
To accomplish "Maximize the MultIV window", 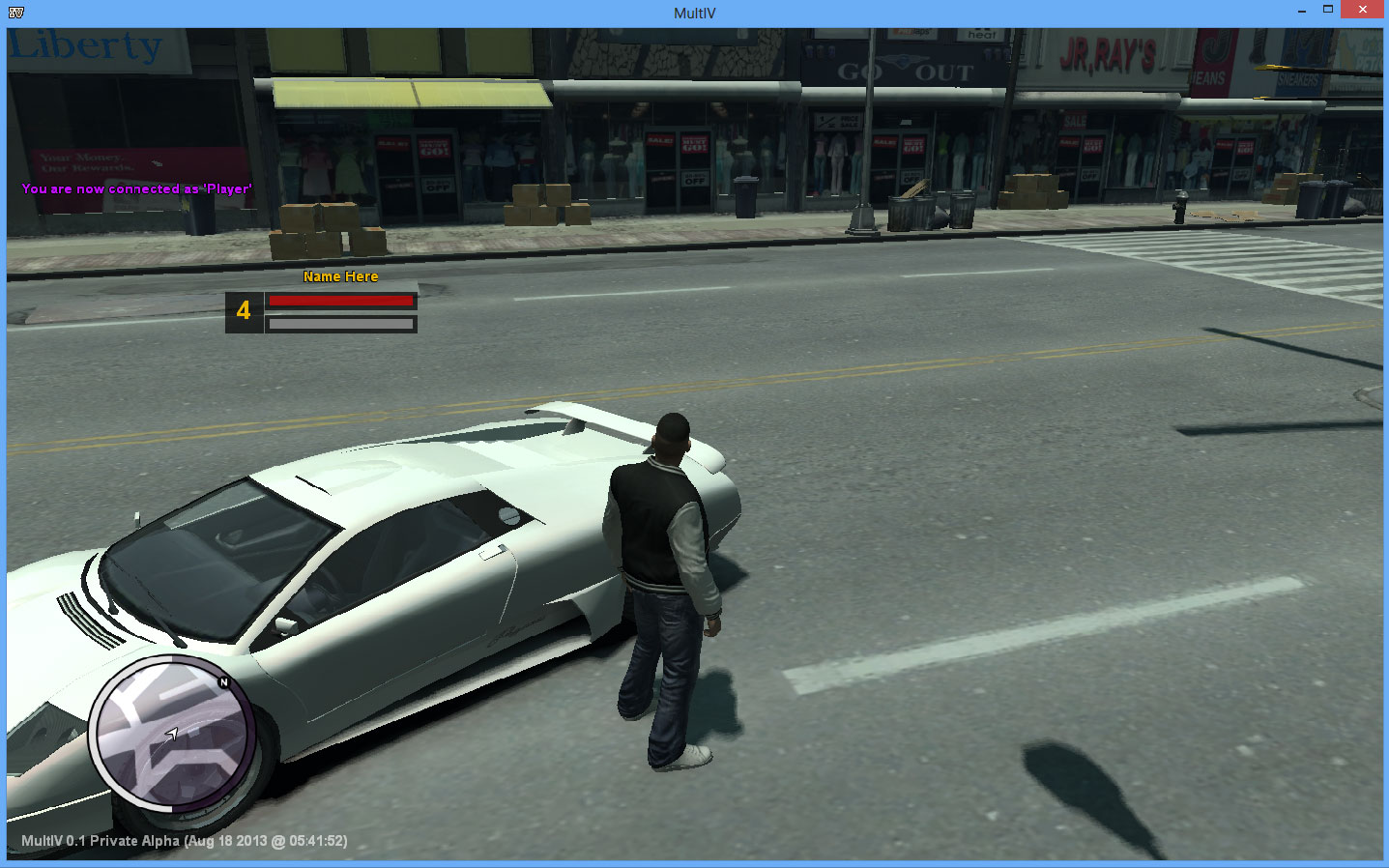I will [1328, 10].
